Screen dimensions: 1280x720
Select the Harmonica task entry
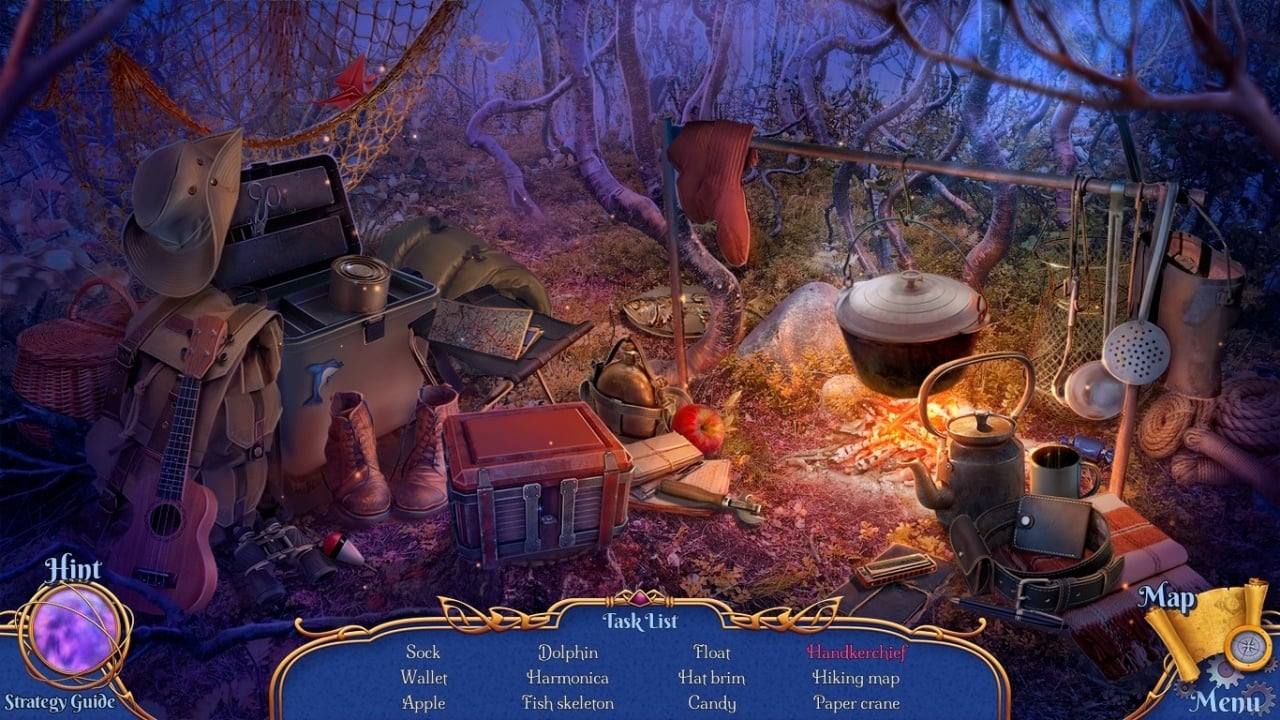click(568, 678)
